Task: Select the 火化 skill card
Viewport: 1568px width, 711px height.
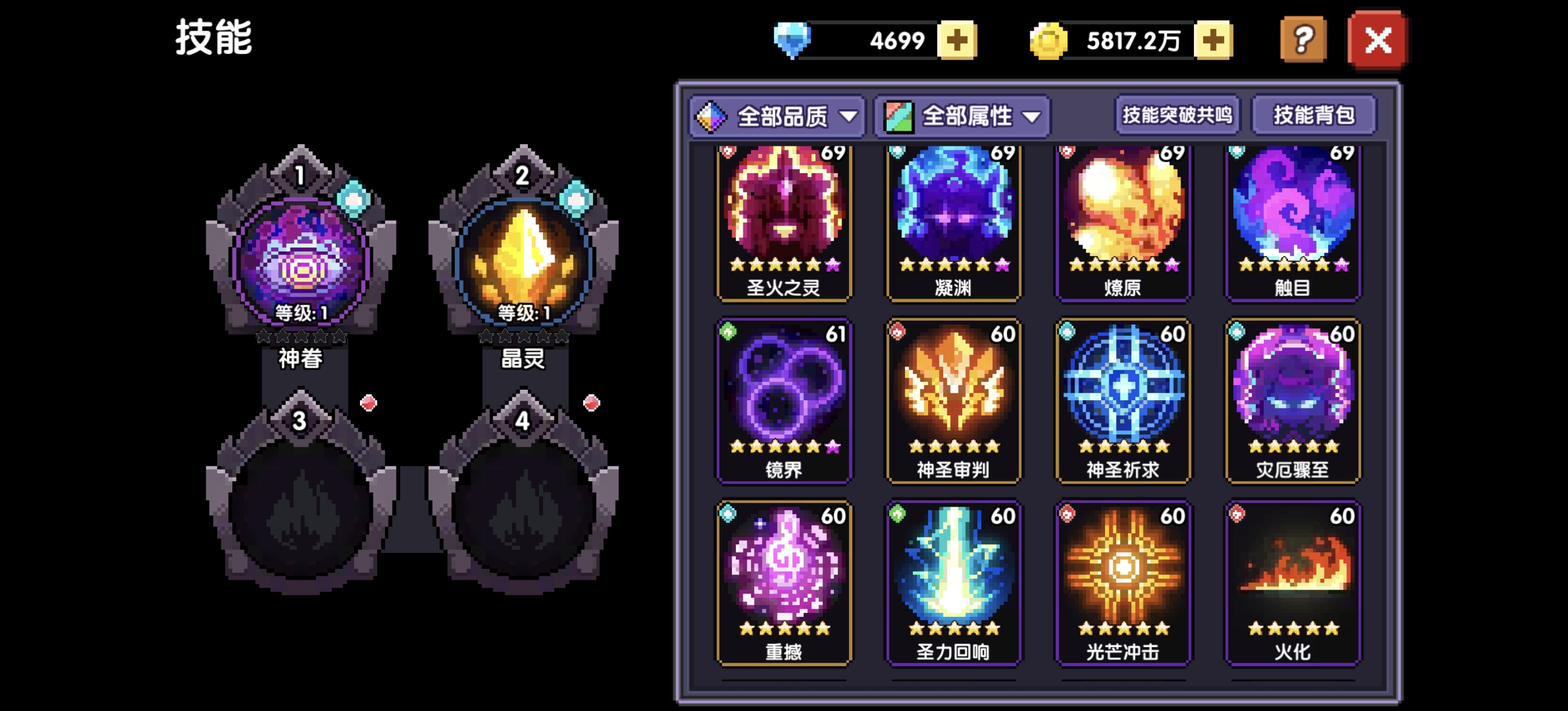Action: 1293,582
